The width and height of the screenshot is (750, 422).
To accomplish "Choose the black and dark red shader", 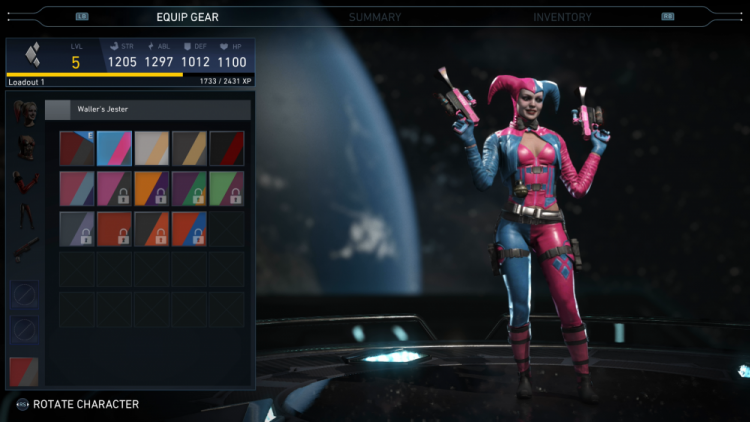I will point(227,148).
